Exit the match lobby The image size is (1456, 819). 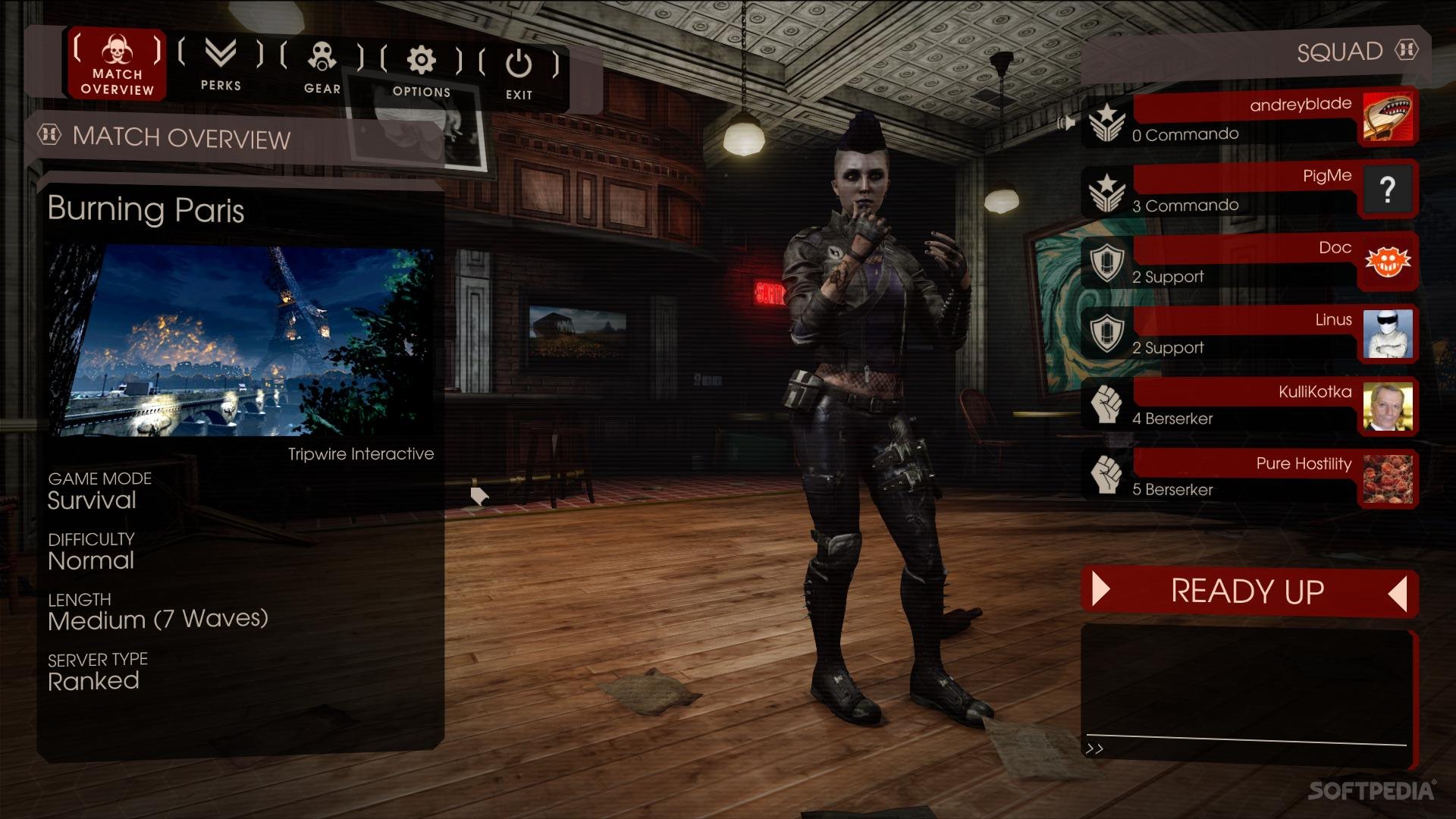[519, 73]
